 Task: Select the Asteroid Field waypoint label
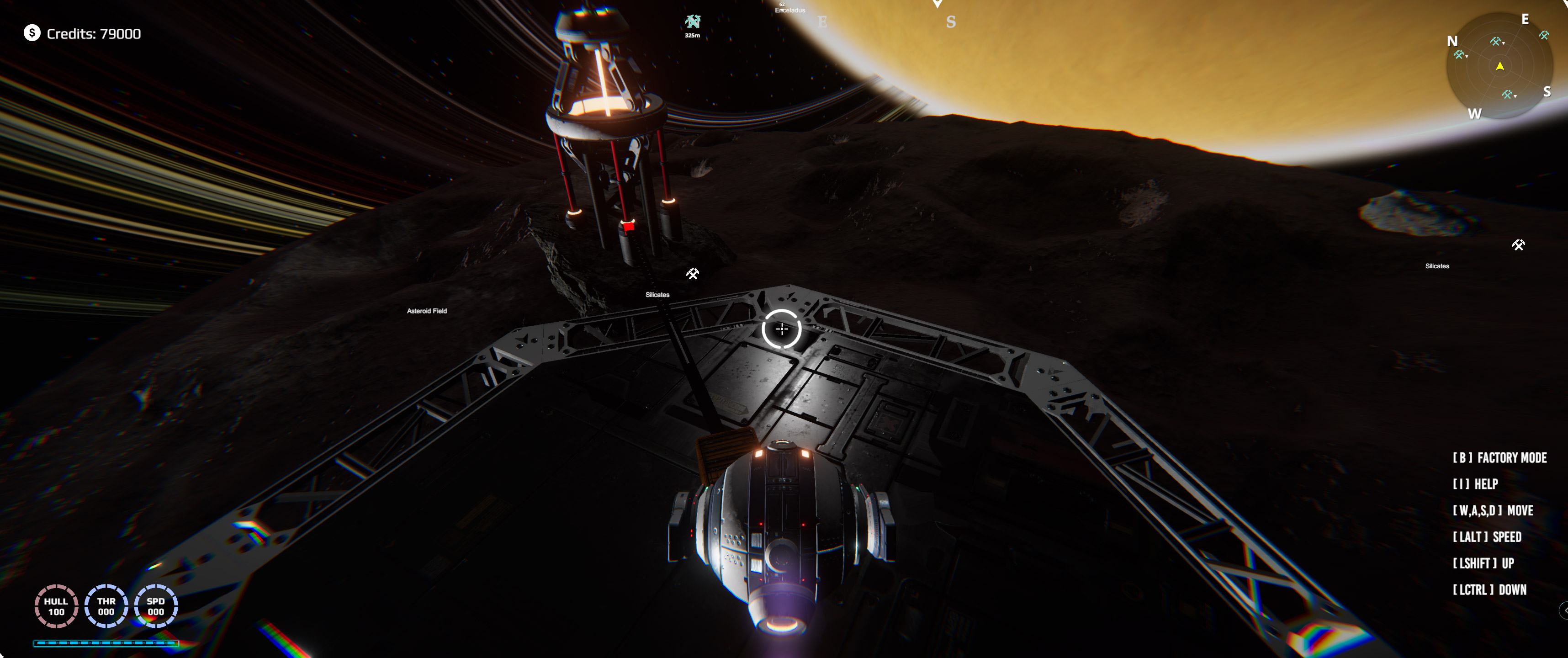pos(427,311)
